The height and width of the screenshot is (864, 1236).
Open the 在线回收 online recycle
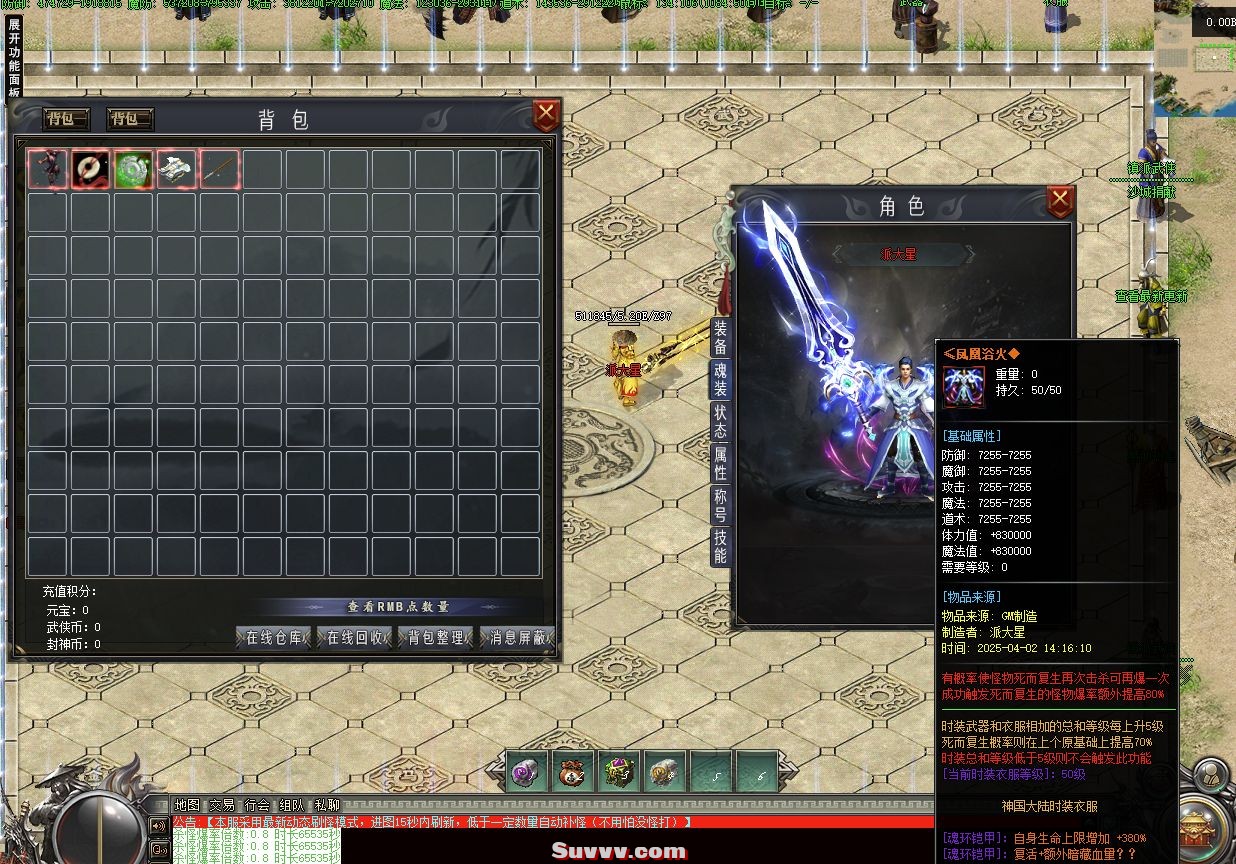[x=355, y=638]
